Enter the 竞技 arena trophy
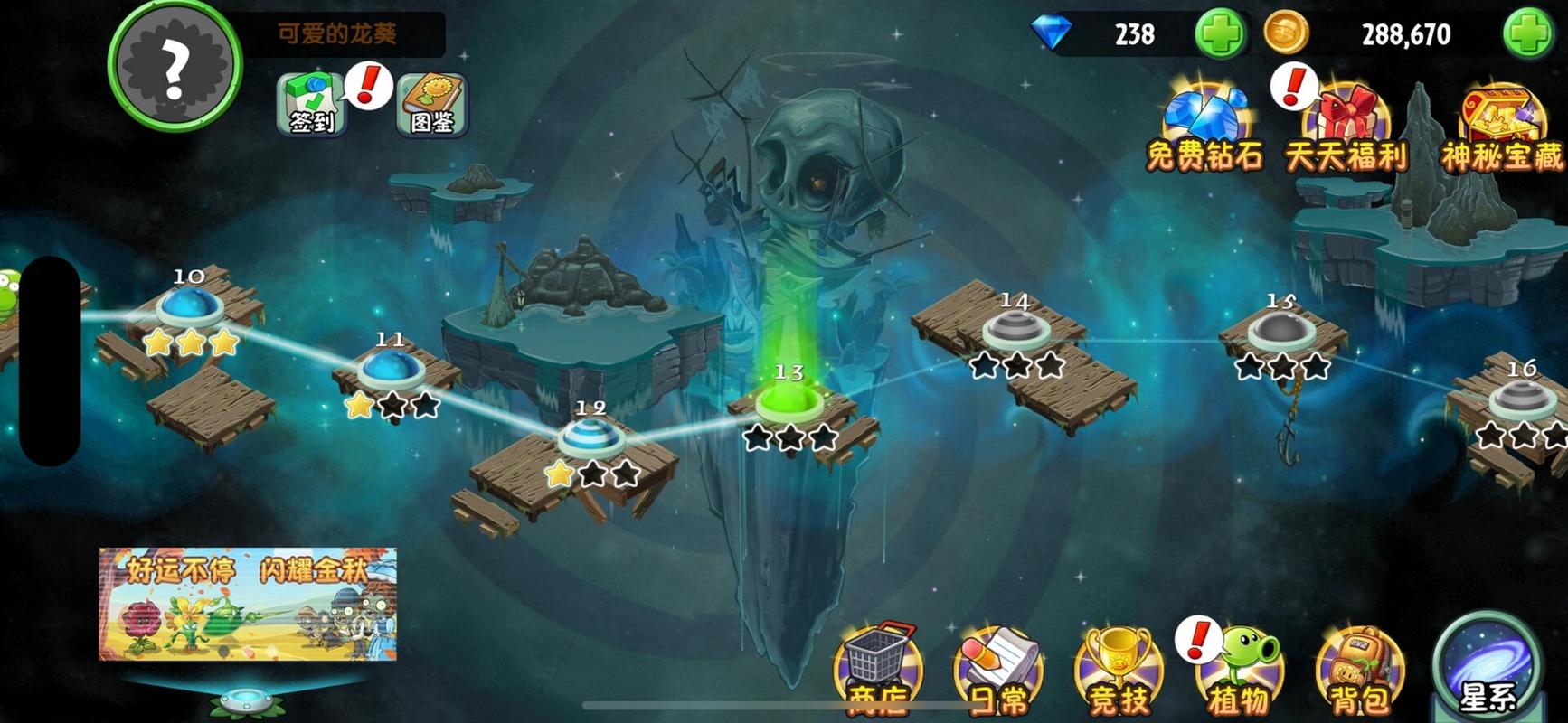Image resolution: width=1568 pixels, height=723 pixels. click(x=1119, y=671)
